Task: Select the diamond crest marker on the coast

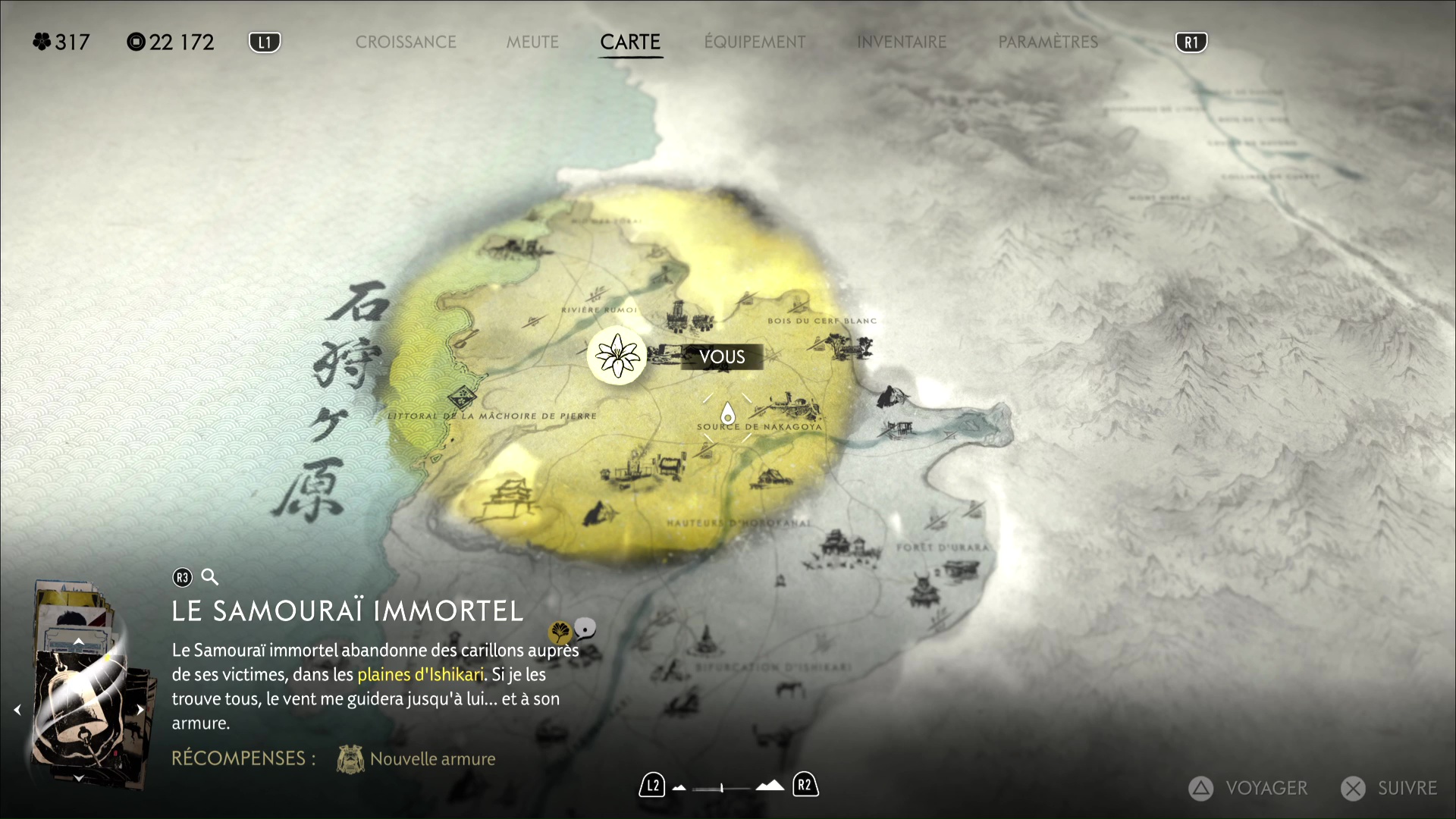Action: tap(460, 397)
